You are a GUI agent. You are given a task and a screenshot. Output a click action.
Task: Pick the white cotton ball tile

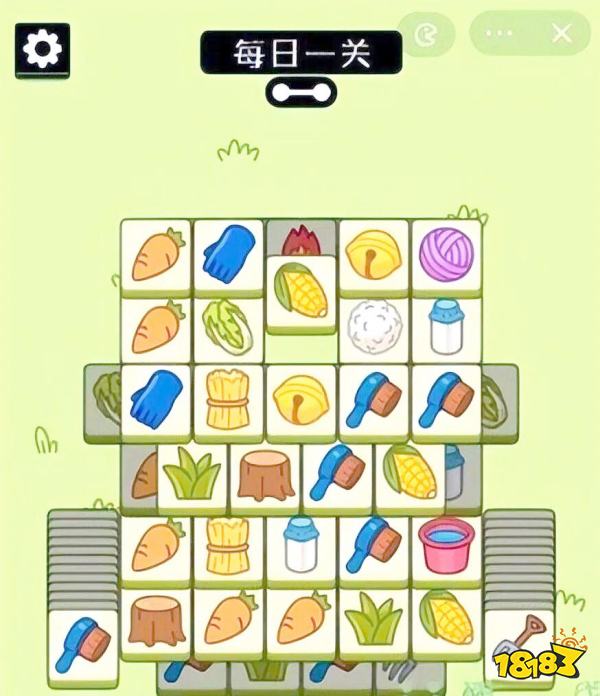[x=373, y=325]
